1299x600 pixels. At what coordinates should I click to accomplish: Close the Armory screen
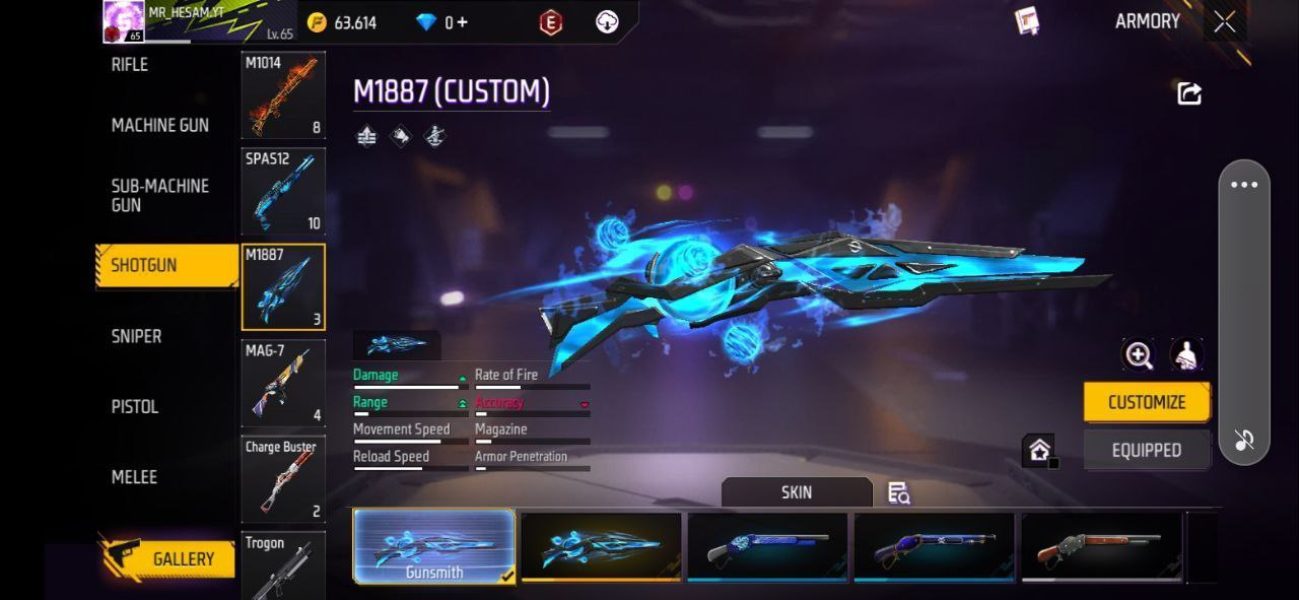pos(1224,22)
